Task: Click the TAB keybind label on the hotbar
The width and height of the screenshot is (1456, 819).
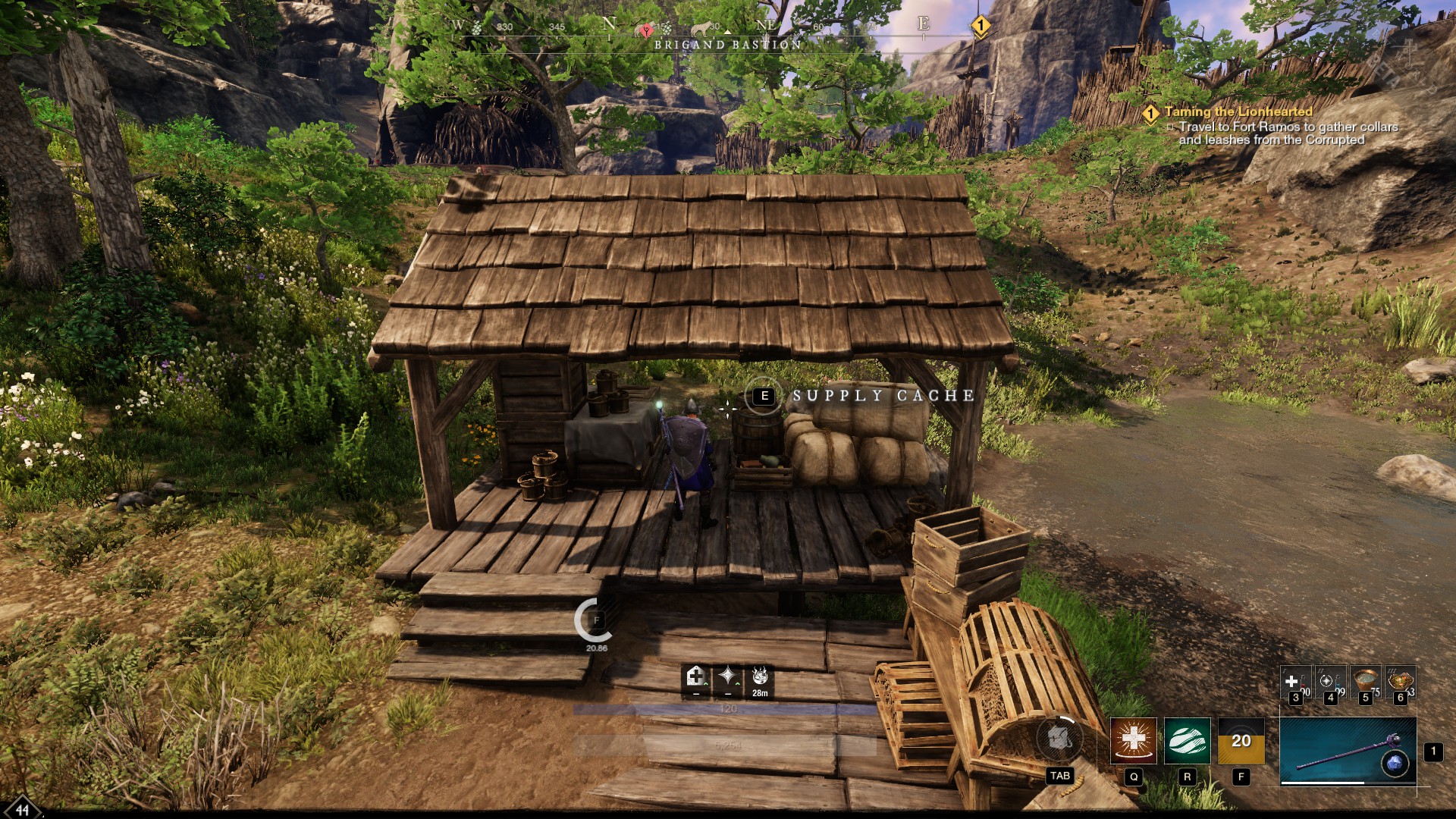Action: (1059, 775)
